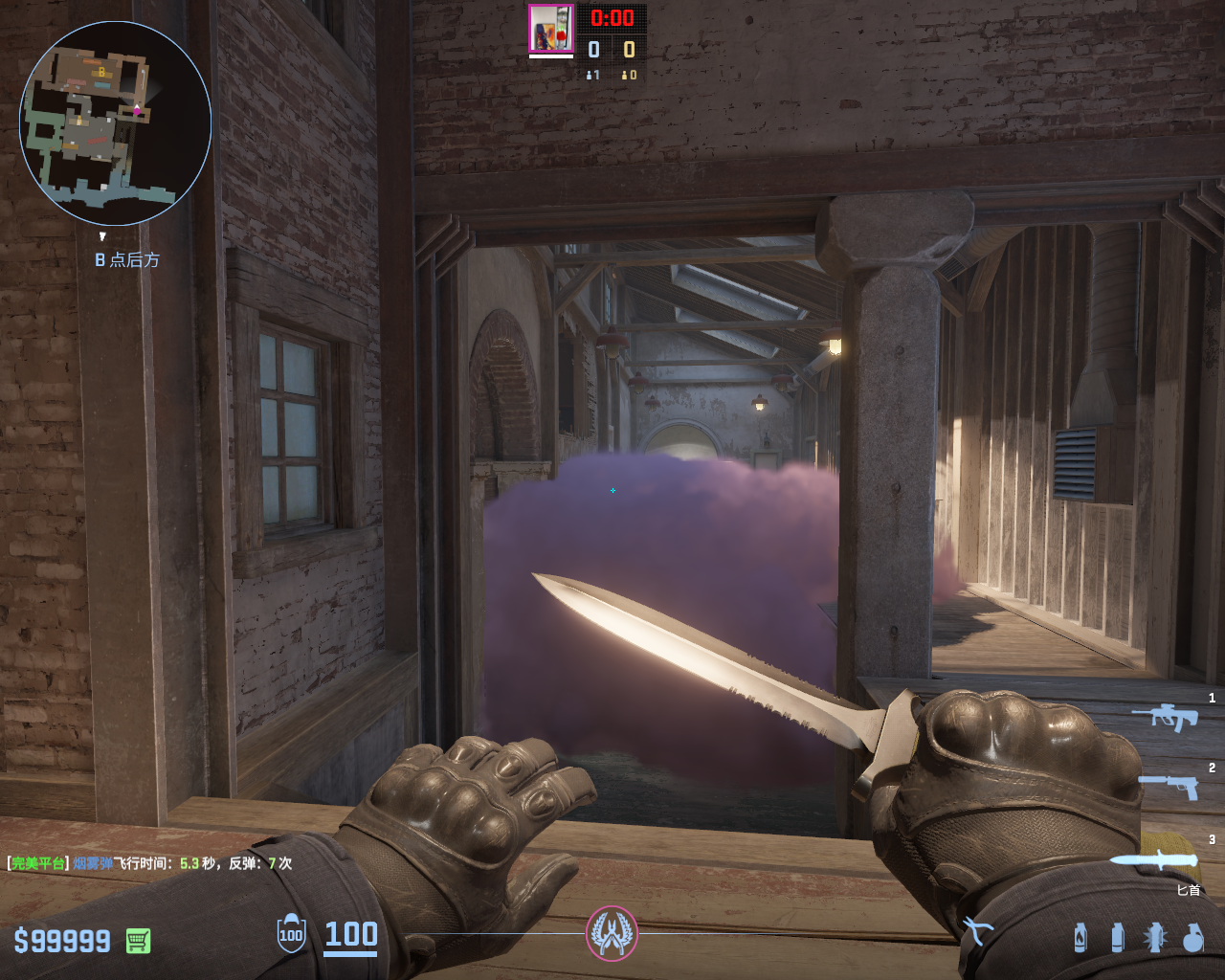
Task: Choose the incendiary grenade icon
Action: click(1080, 937)
